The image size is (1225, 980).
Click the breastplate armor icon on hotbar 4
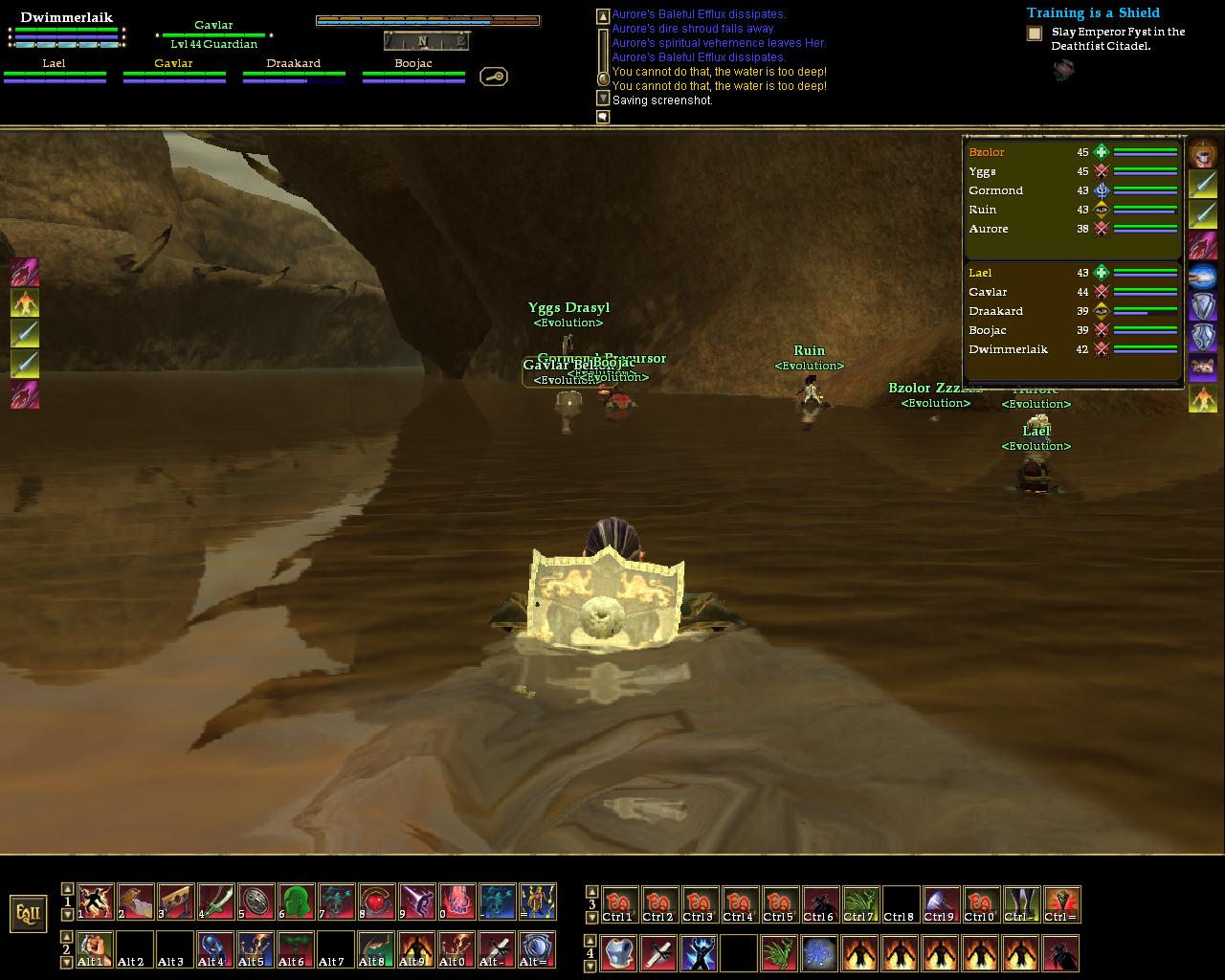pyautogui.click(x=618, y=953)
